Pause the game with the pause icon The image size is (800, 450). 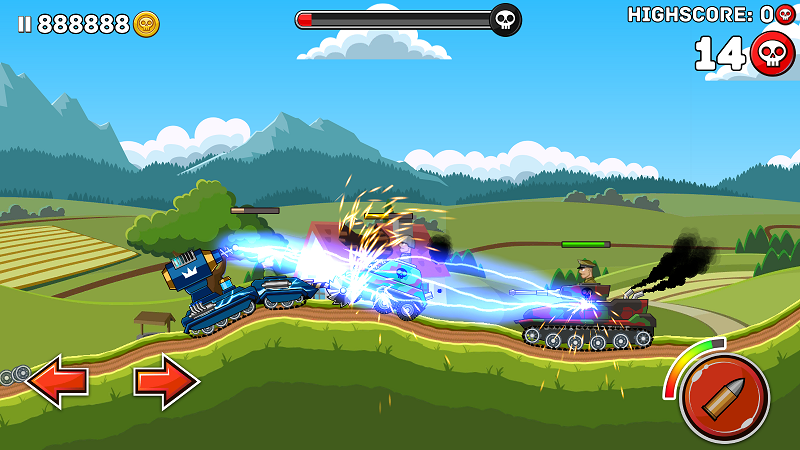click(24, 24)
